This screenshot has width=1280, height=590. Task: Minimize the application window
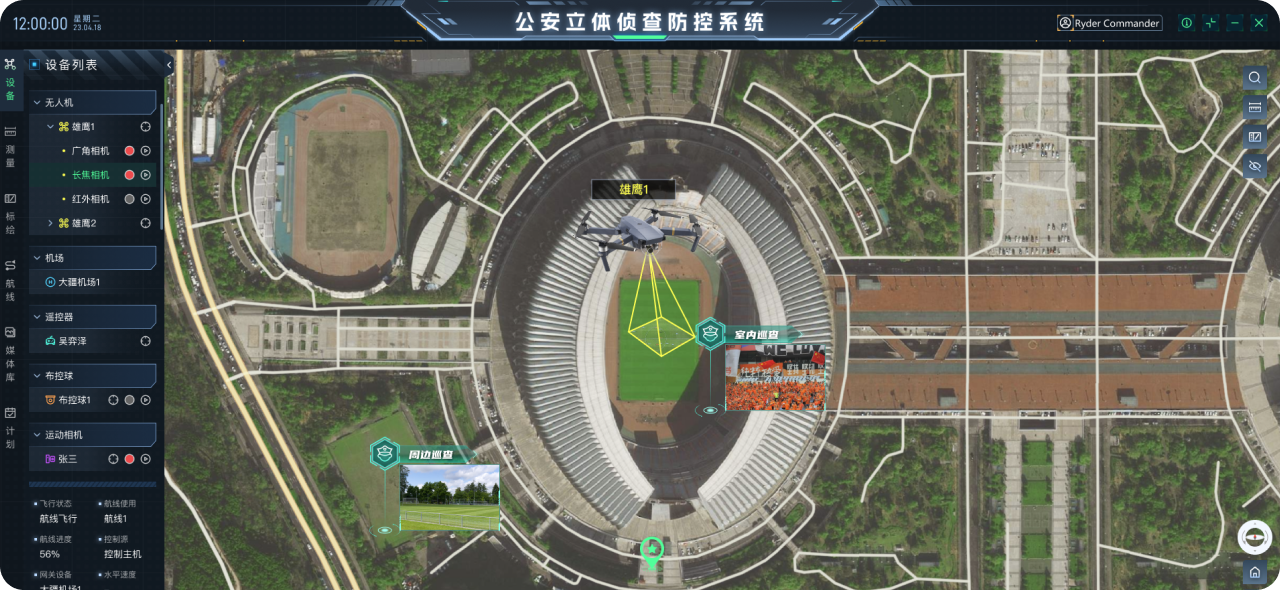(1235, 23)
